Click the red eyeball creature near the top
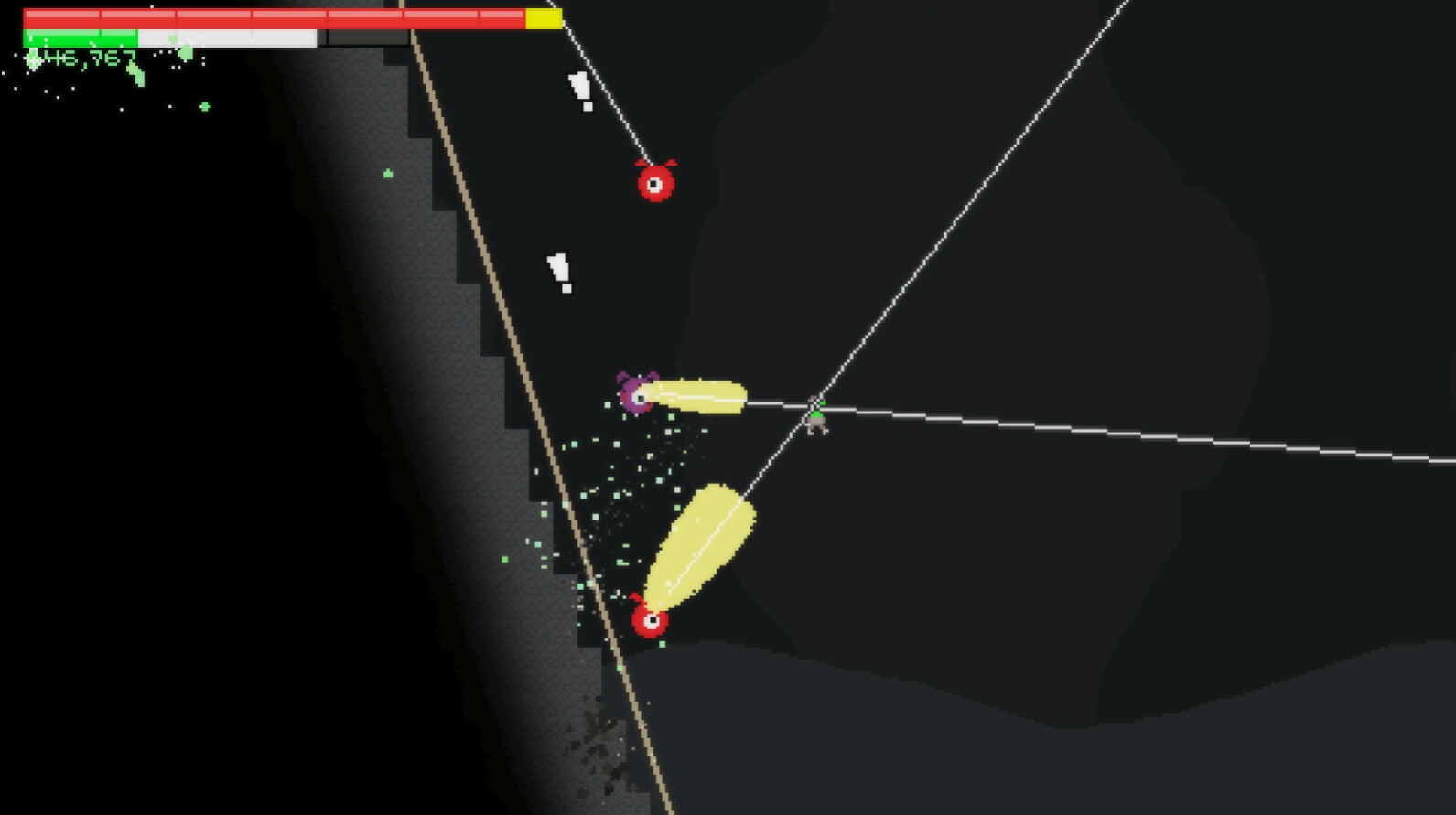The width and height of the screenshot is (1456, 815). pyautogui.click(x=657, y=182)
